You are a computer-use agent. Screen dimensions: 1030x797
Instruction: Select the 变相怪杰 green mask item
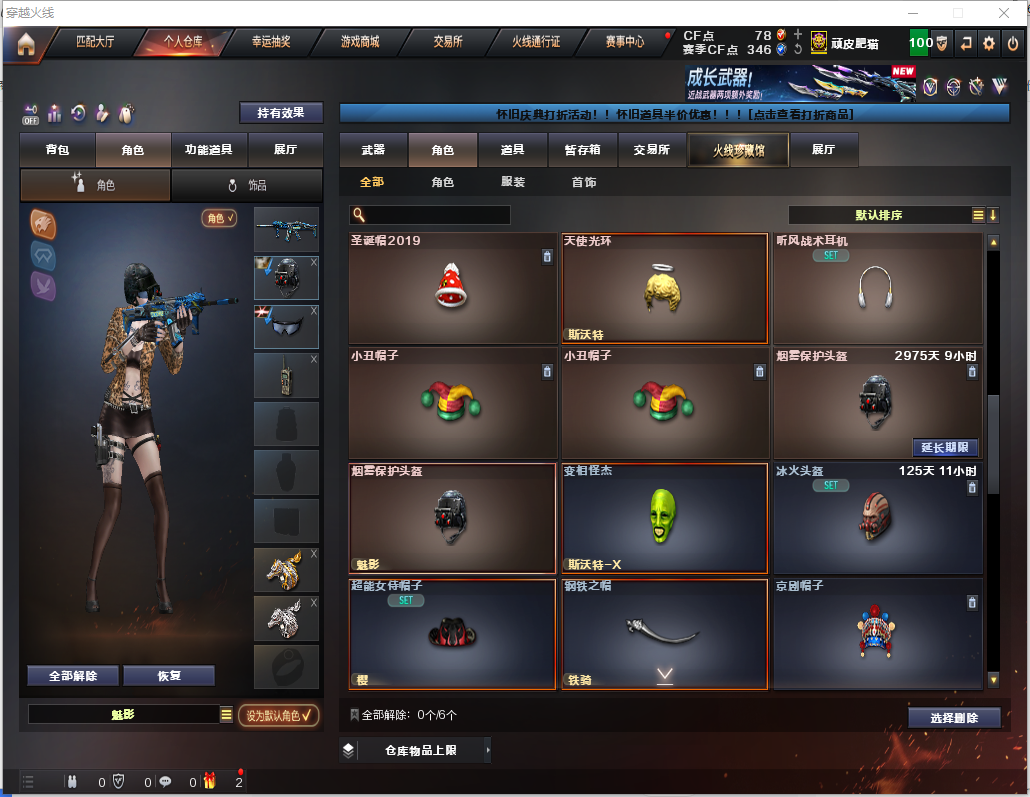664,517
